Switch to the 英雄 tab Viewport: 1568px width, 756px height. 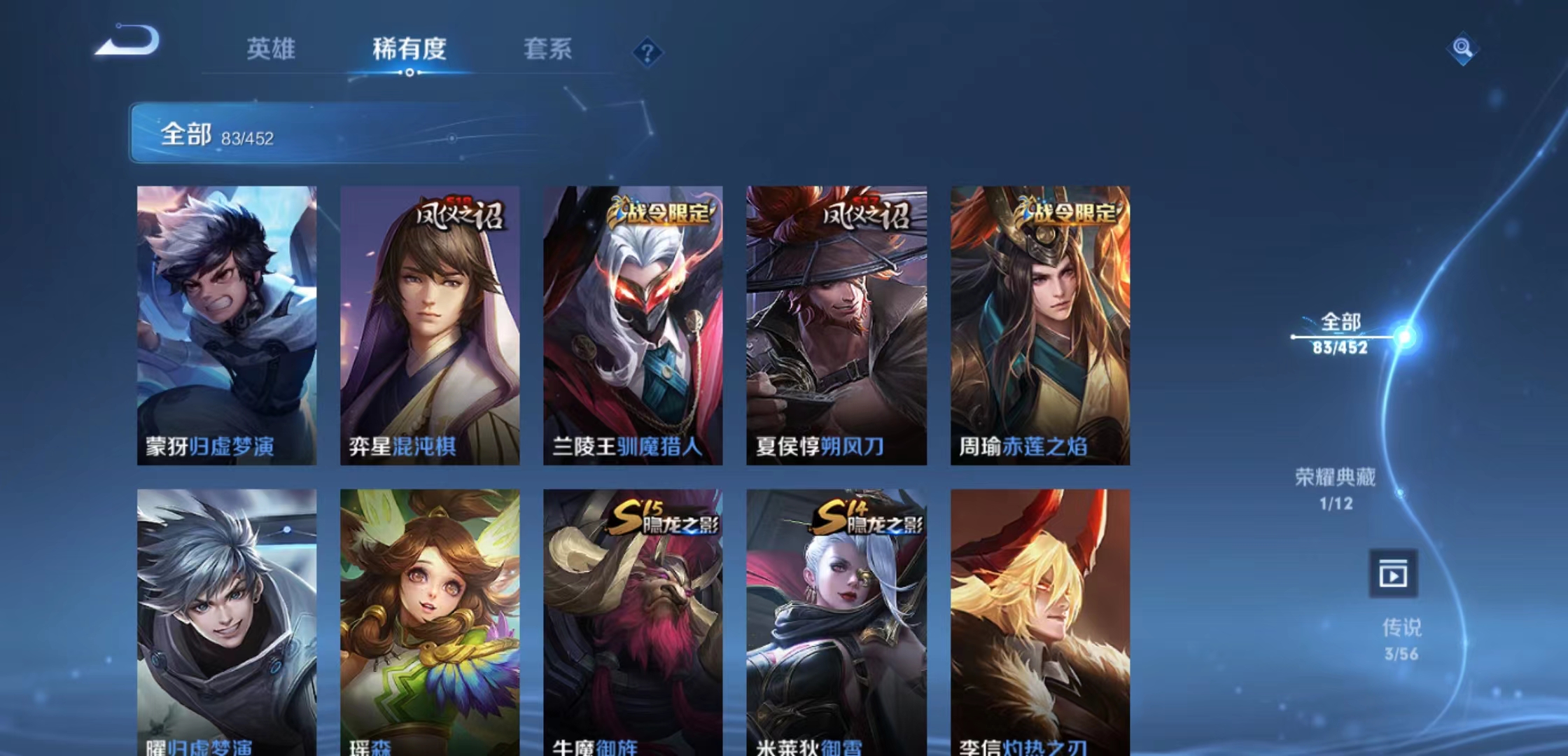pos(272,50)
